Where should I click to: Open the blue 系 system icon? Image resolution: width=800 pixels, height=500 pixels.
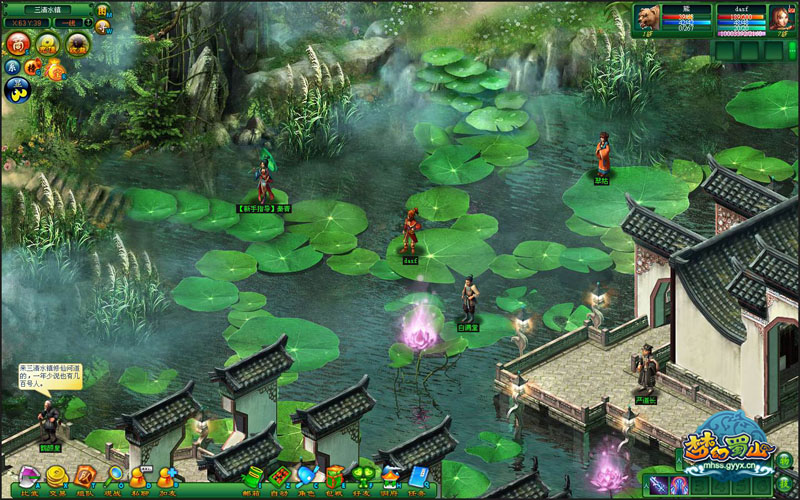click(12, 66)
